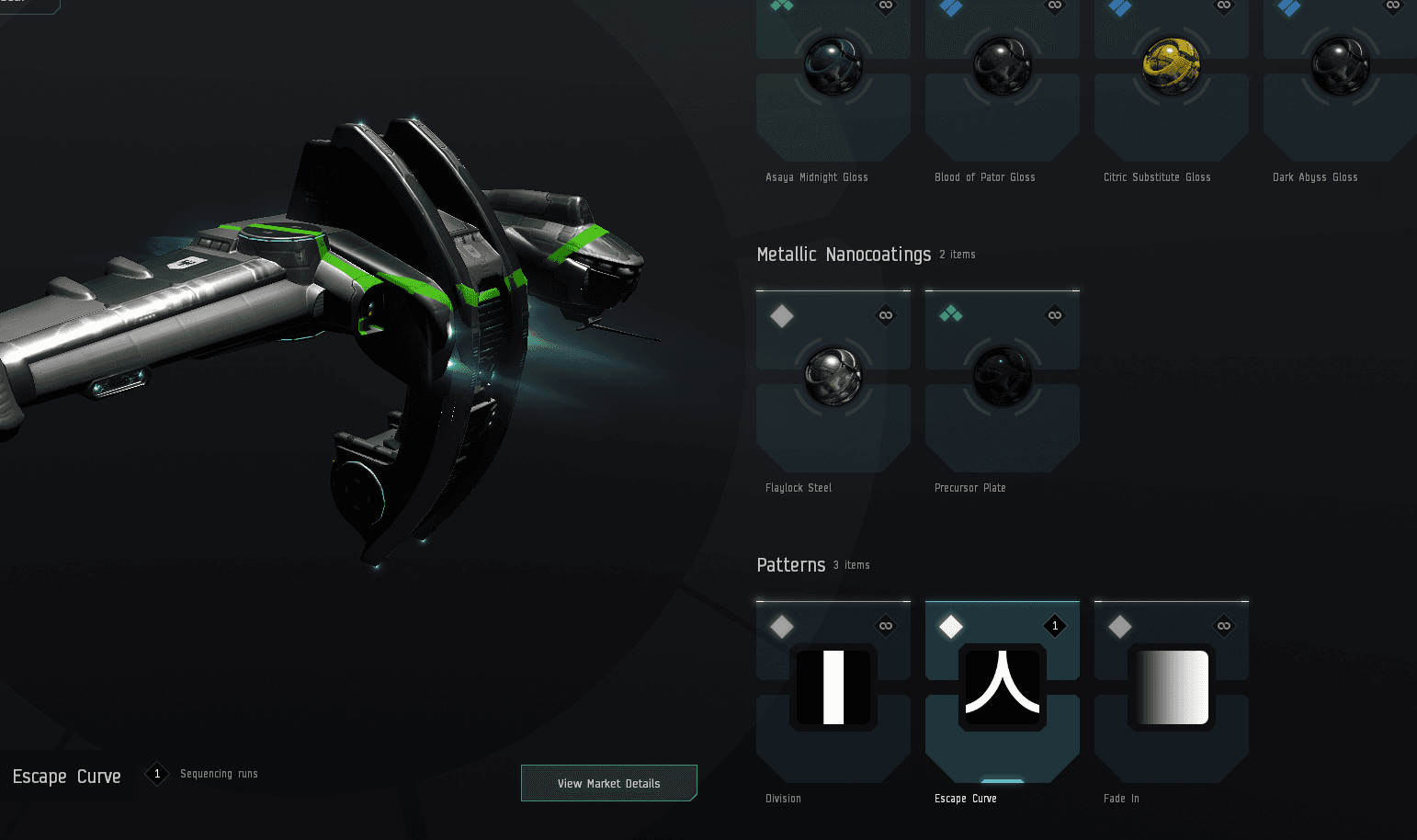This screenshot has width=1417, height=840.
Task: Select the Asaya Midnight Gloss nanocoating
Action: coord(833,66)
